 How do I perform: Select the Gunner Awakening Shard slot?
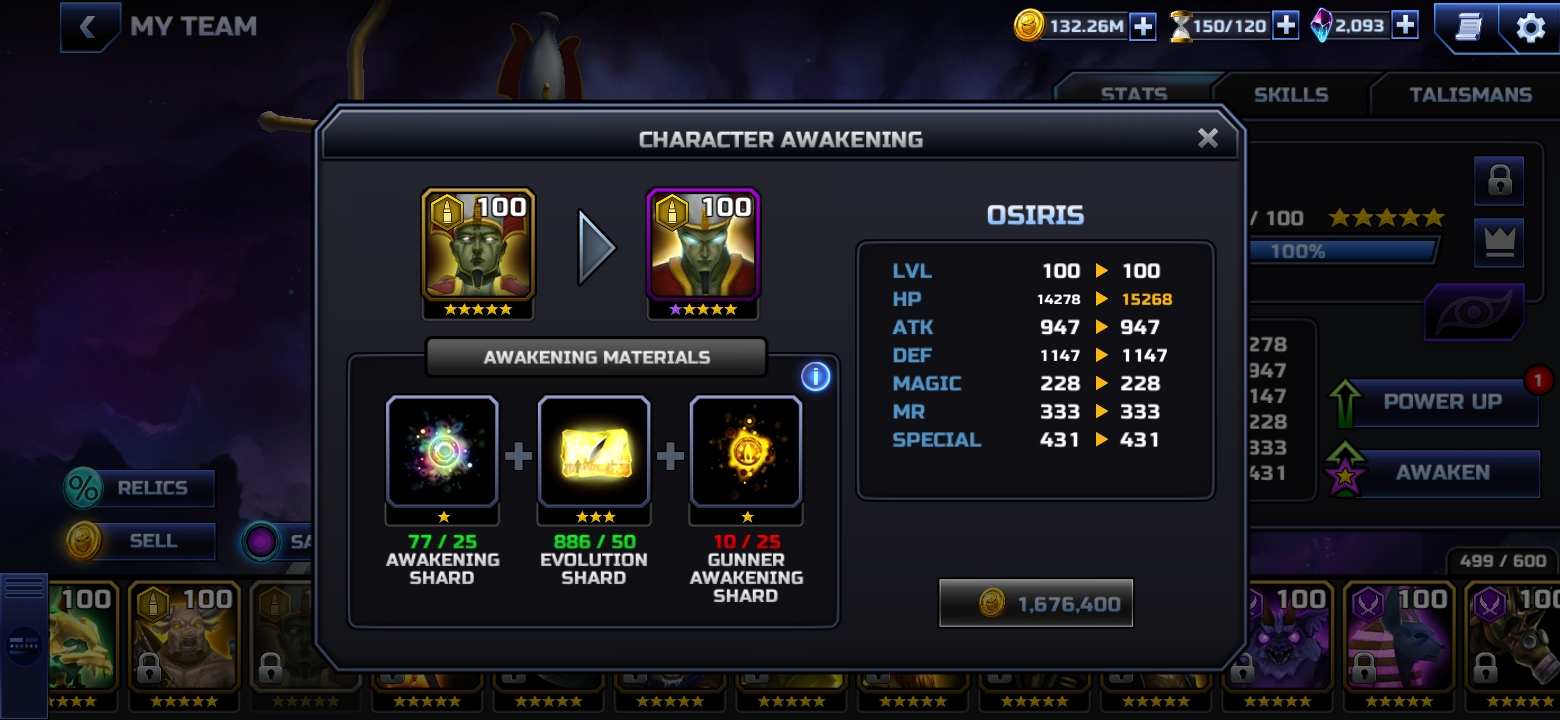746,452
